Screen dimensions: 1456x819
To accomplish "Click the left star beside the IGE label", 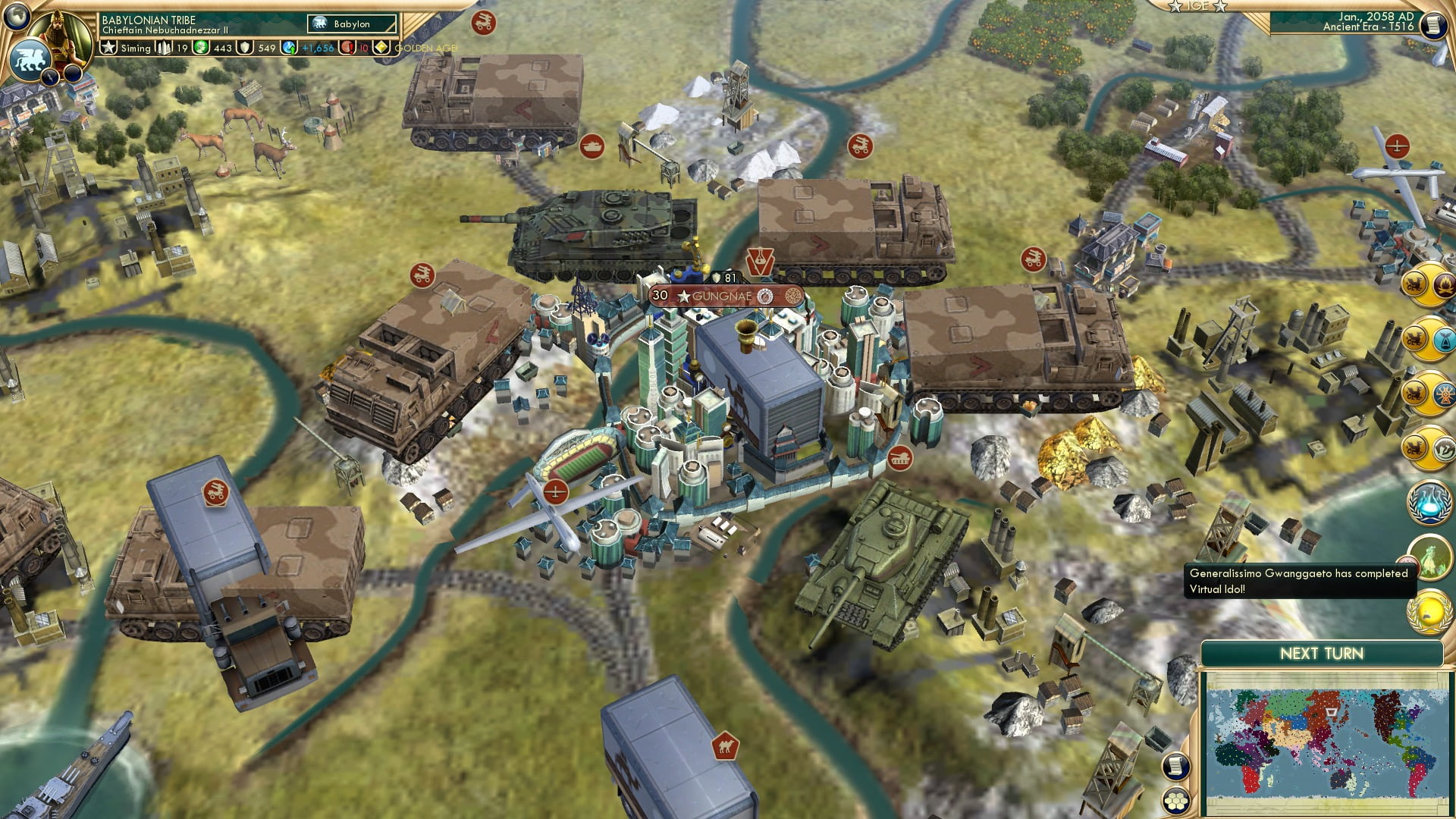I will click(x=1175, y=7).
